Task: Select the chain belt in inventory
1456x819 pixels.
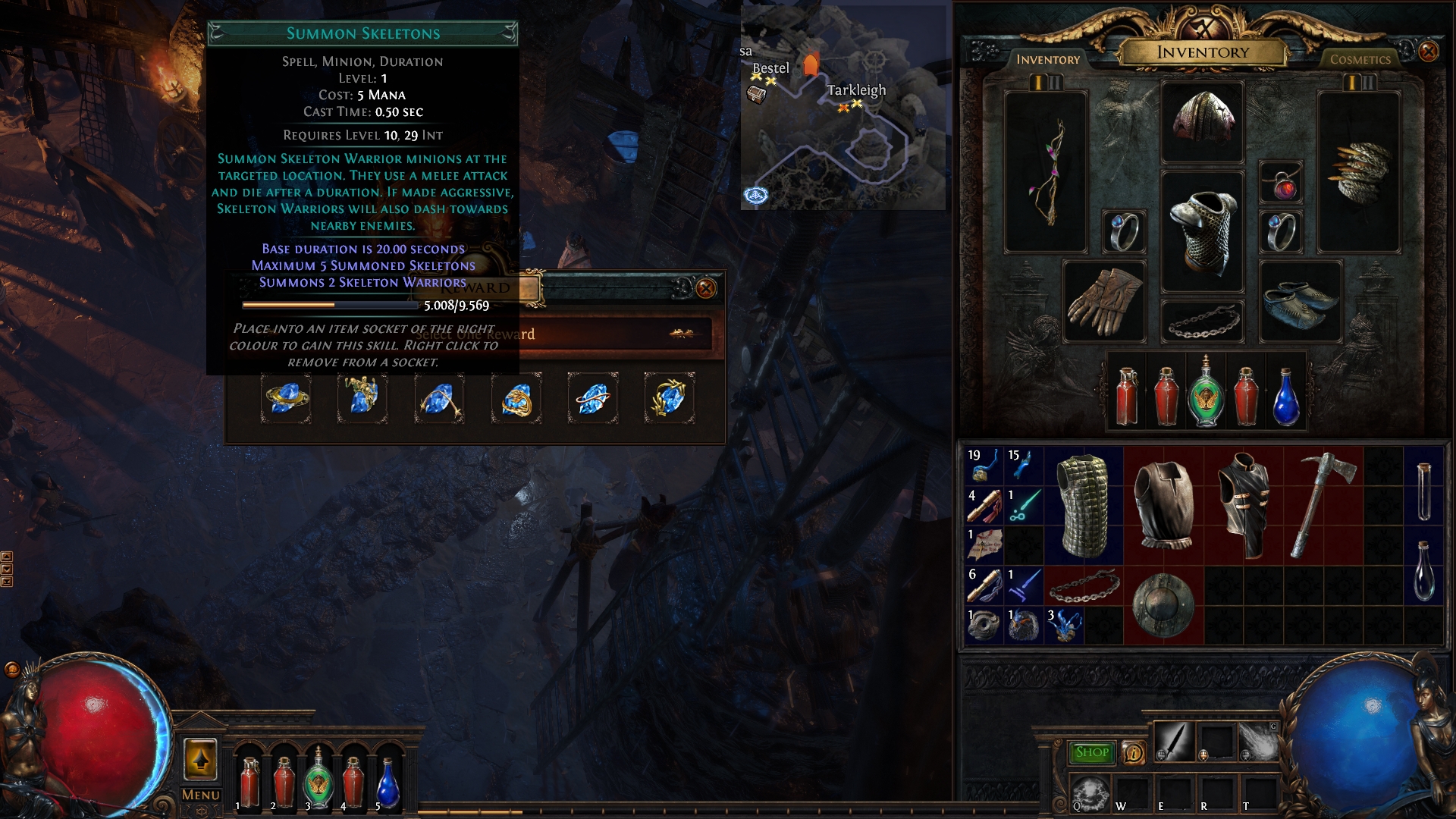Action: pos(1084,586)
